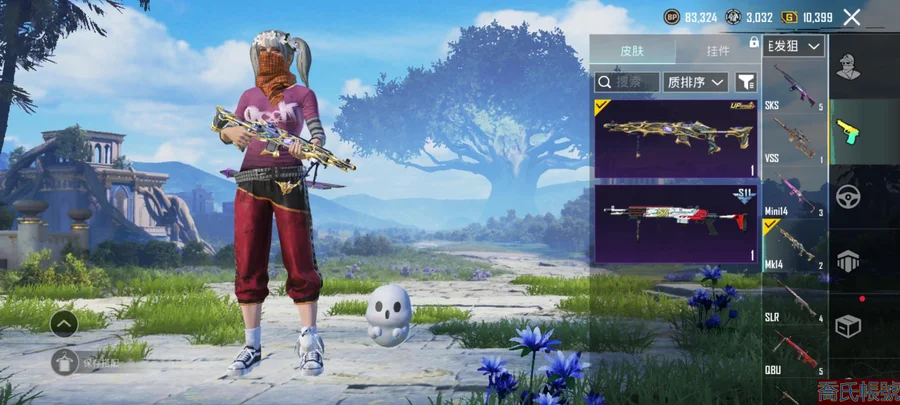The height and width of the screenshot is (405, 900).
Task: Expand the up-arrow circle button
Action: [x=64, y=323]
